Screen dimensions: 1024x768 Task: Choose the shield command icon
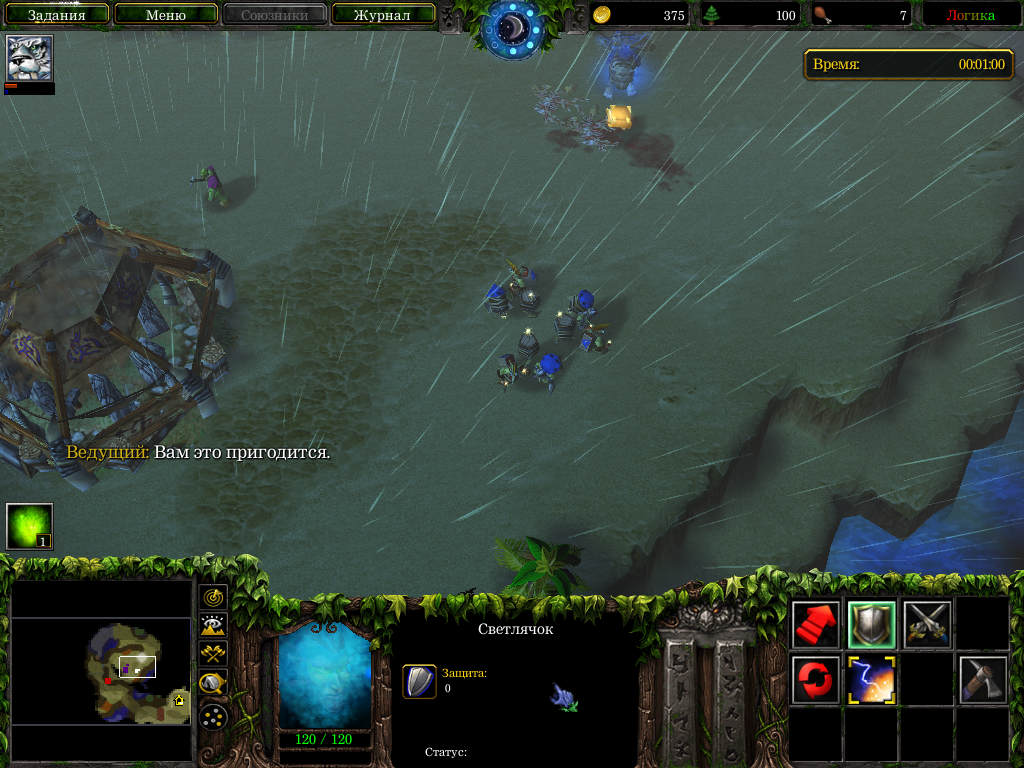(x=872, y=625)
